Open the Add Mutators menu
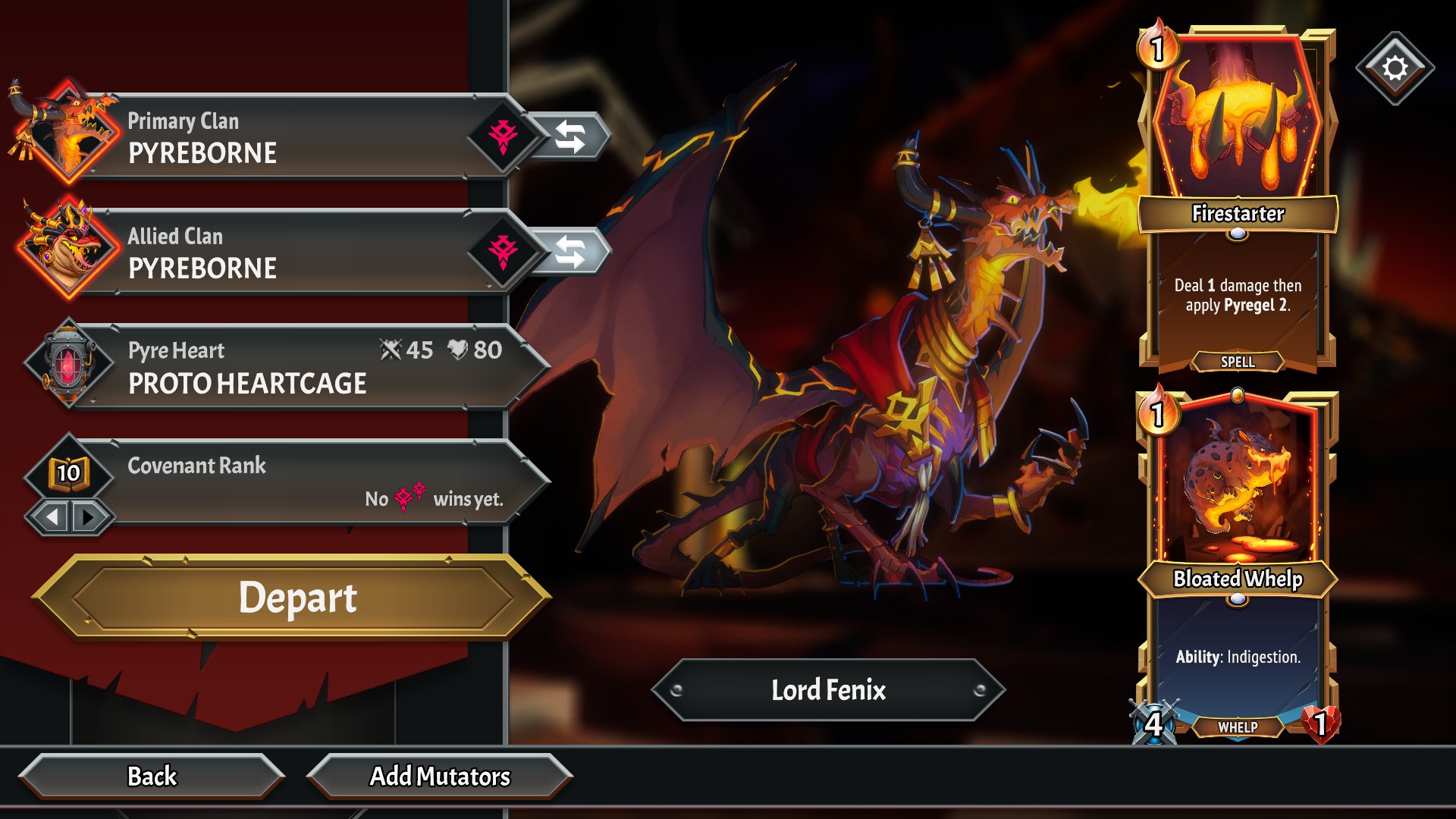1456x819 pixels. (x=440, y=777)
